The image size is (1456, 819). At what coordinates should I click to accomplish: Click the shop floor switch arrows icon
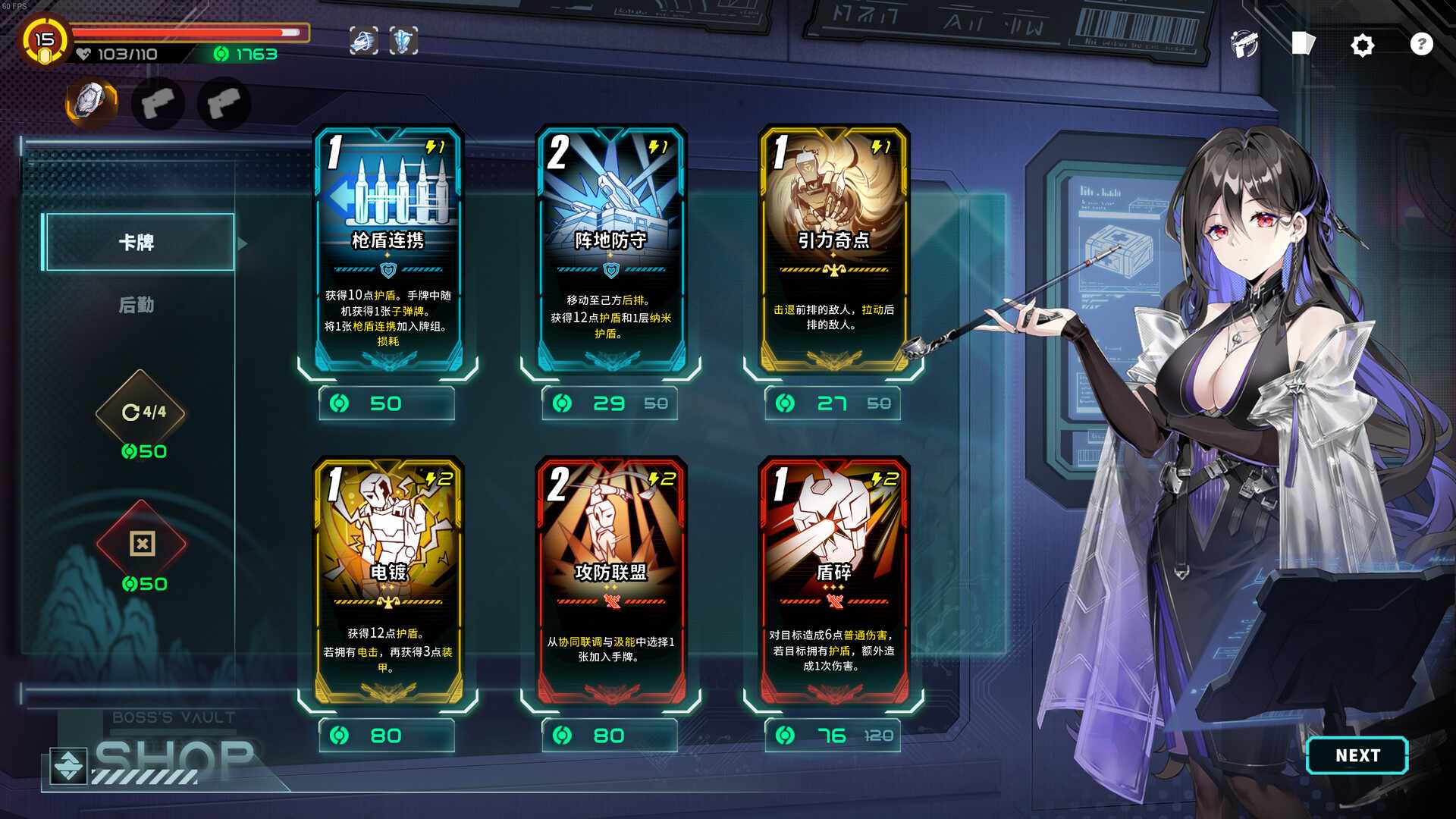[x=68, y=766]
